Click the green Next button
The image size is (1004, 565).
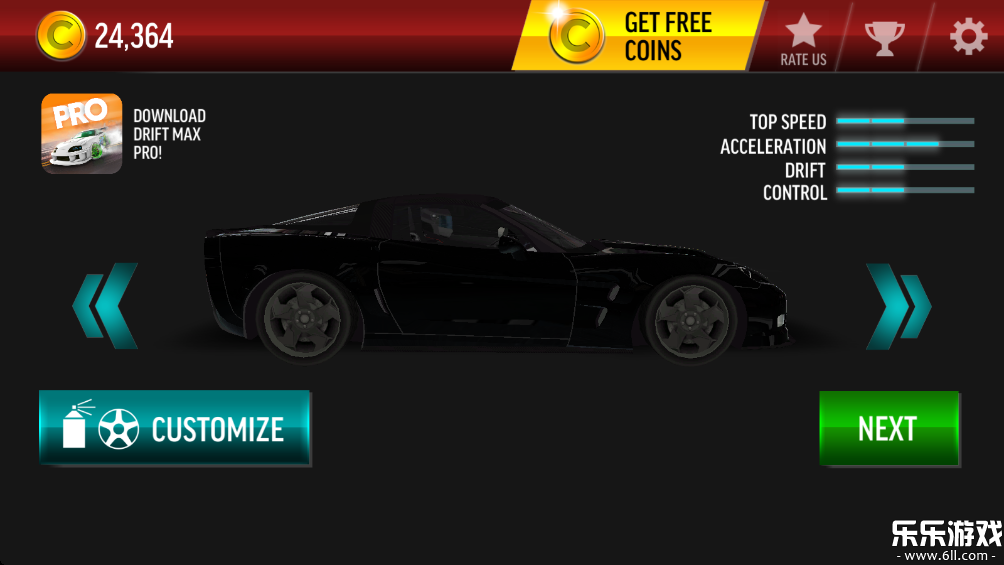(888, 428)
